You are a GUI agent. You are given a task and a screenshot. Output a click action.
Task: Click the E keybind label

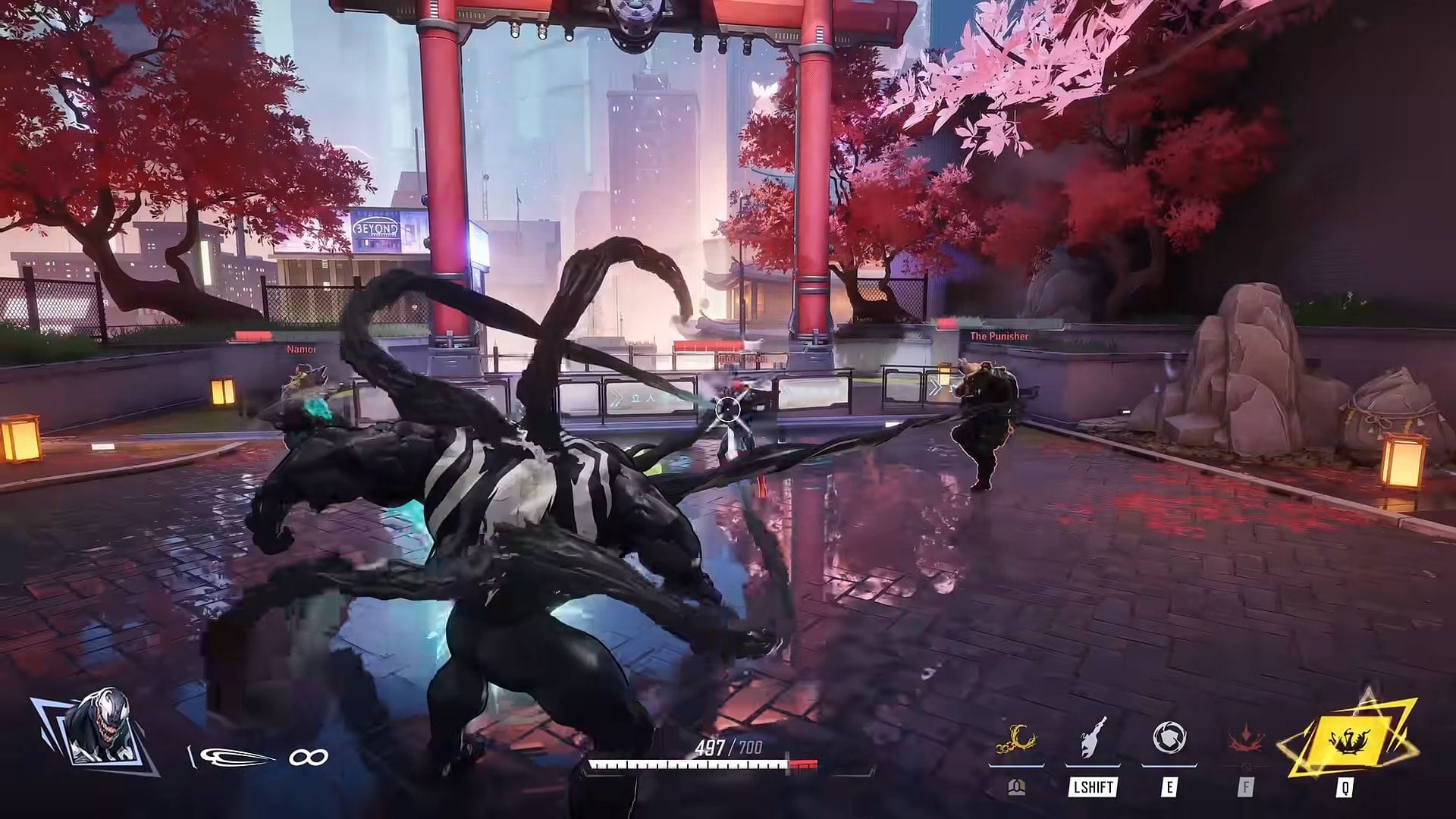point(1169,786)
